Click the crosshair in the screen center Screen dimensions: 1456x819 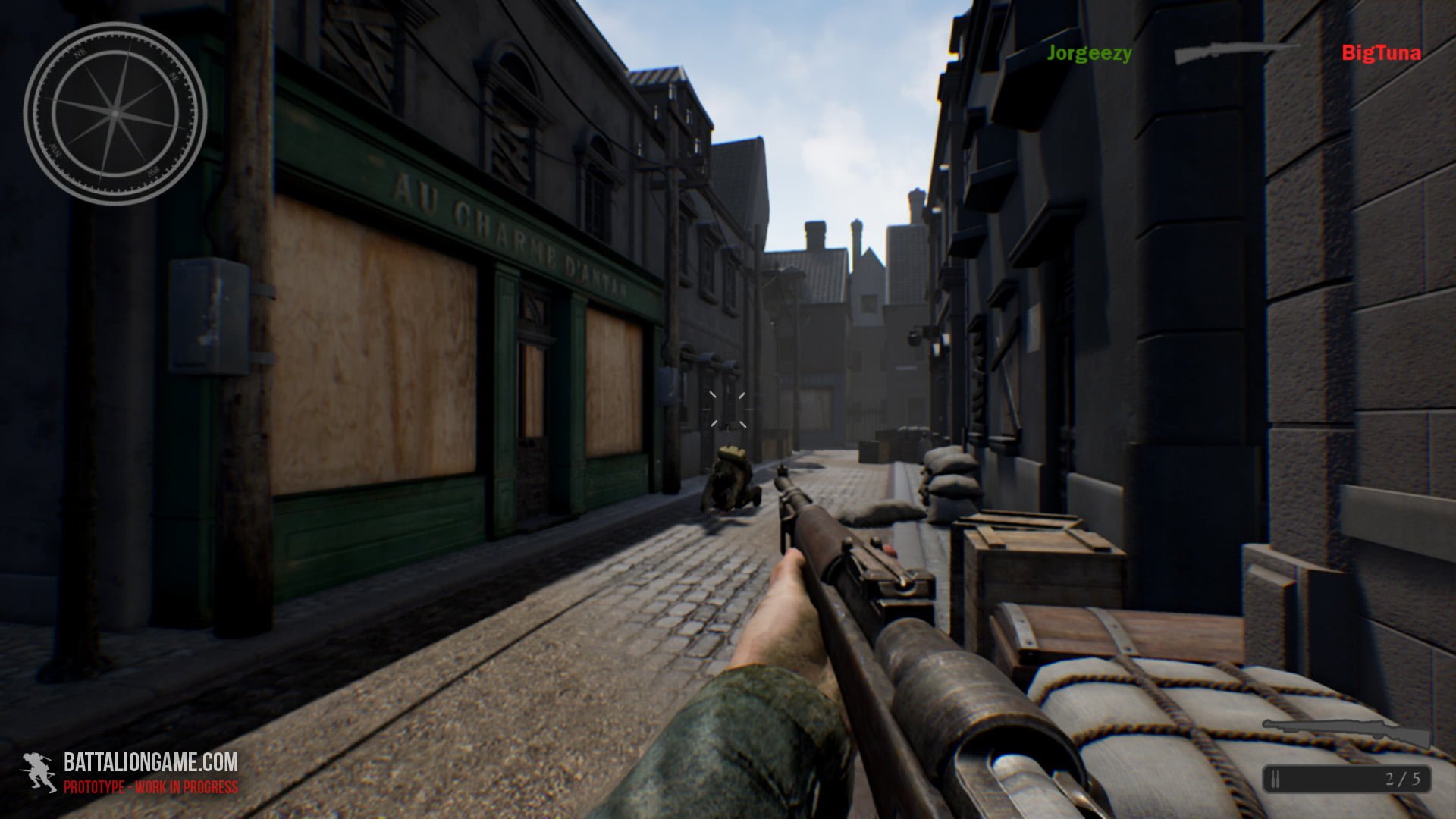click(x=730, y=409)
